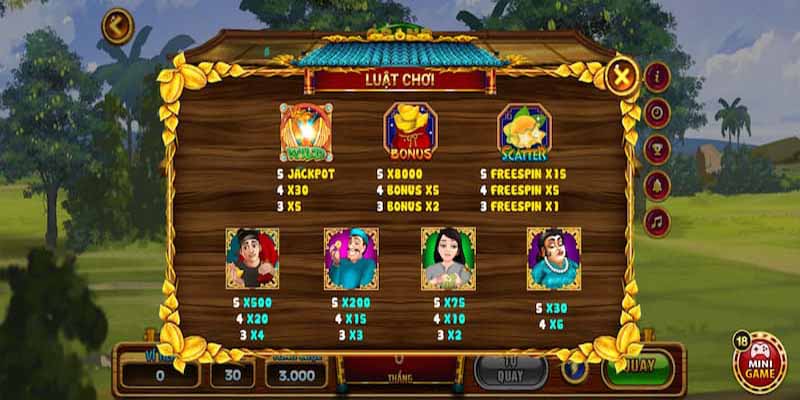Spin the reels with the green Quay button

point(637,367)
